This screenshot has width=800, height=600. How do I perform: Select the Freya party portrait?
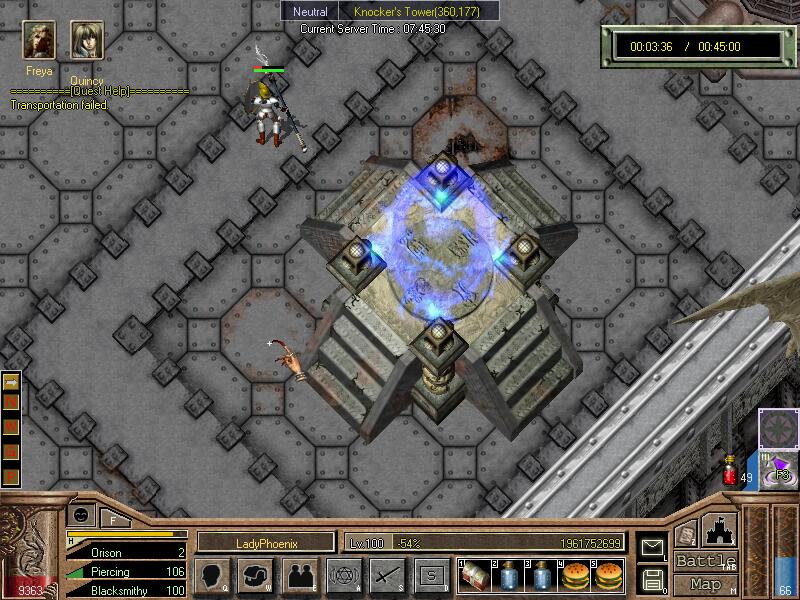(40, 41)
